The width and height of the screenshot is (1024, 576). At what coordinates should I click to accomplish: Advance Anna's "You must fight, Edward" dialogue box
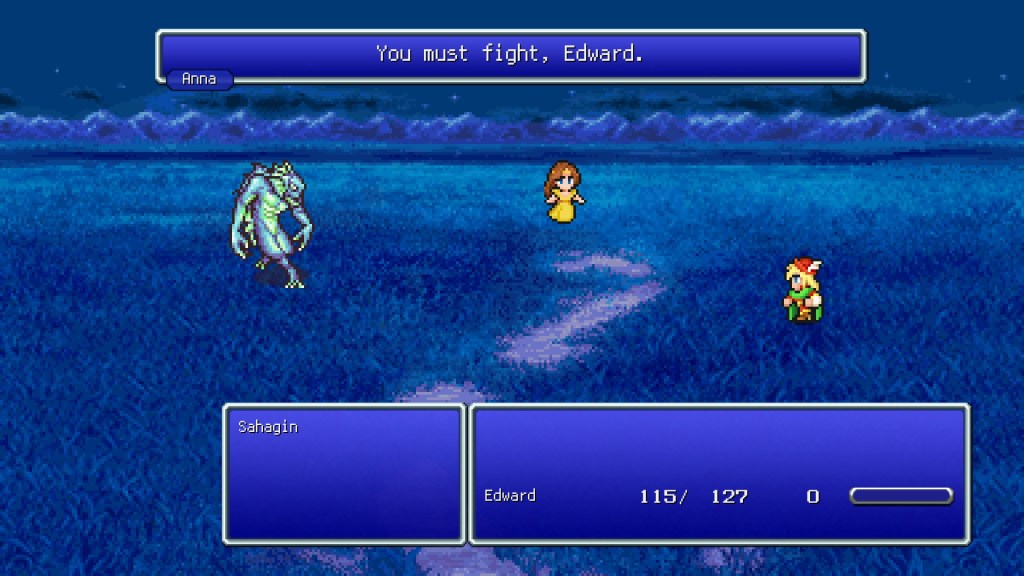510,55
